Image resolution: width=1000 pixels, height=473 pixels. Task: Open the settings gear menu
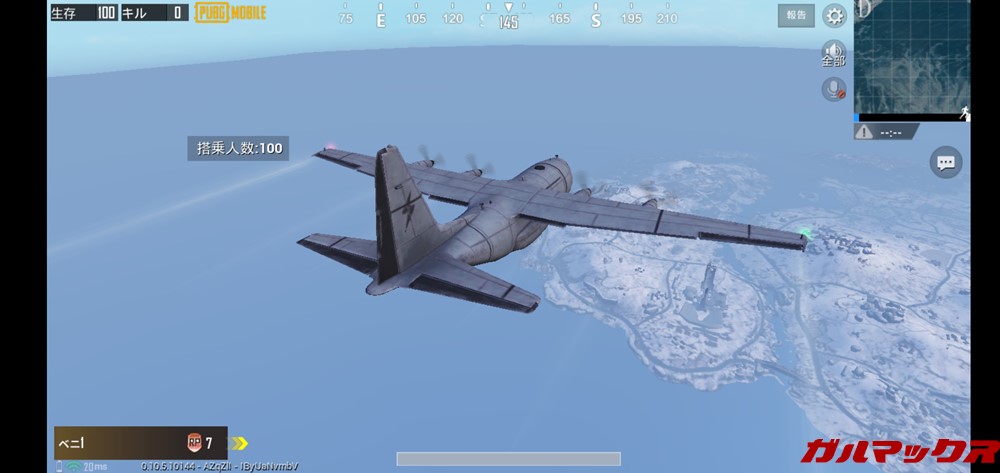[x=834, y=16]
